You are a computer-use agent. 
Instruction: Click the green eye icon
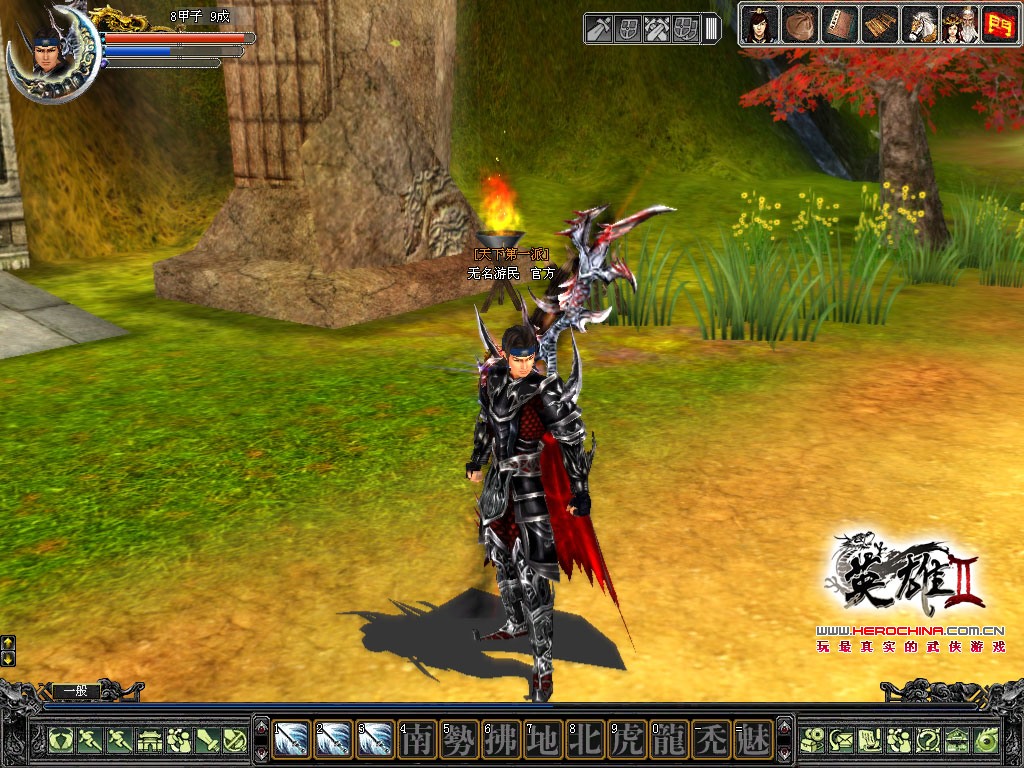click(x=986, y=740)
